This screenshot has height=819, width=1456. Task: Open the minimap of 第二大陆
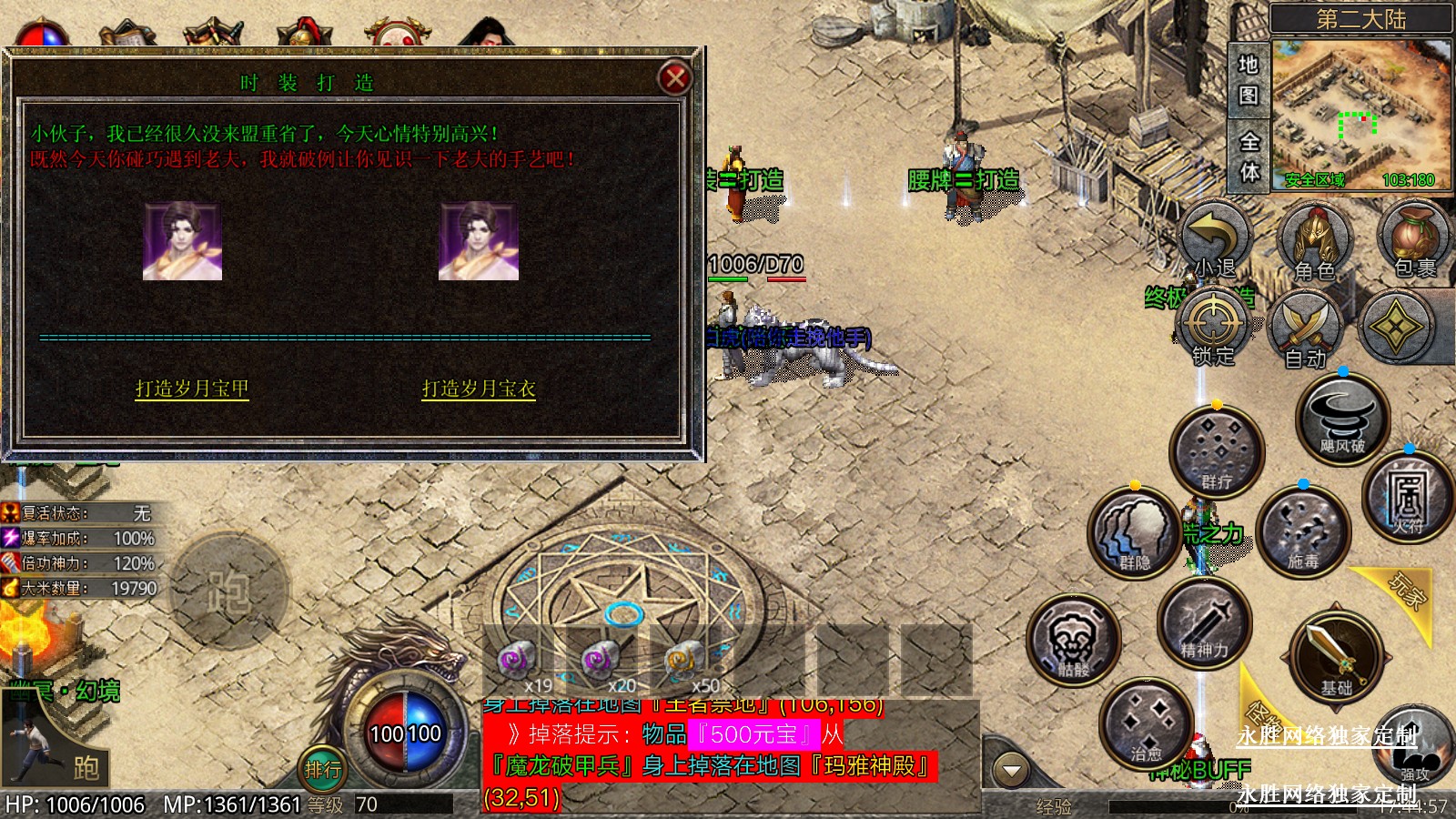[1360, 112]
